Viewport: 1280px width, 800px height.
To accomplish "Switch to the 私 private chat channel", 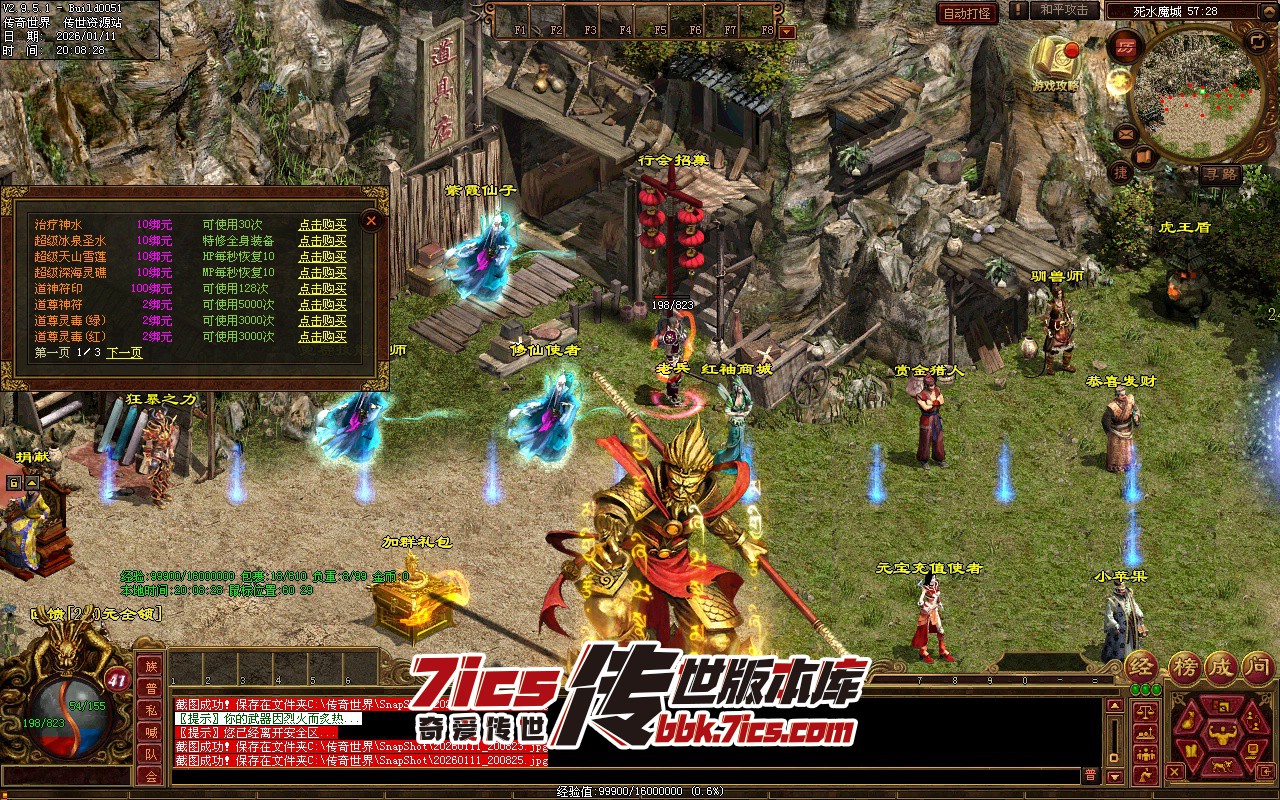I will [x=151, y=710].
